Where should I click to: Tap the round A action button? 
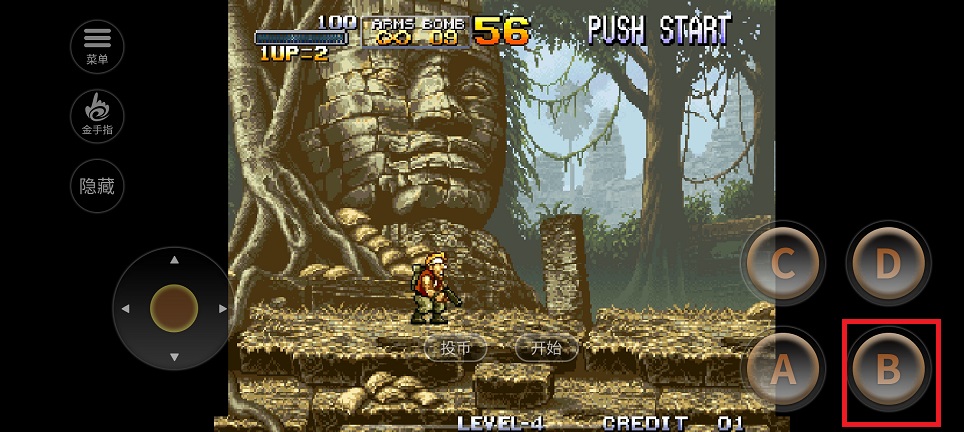point(783,370)
